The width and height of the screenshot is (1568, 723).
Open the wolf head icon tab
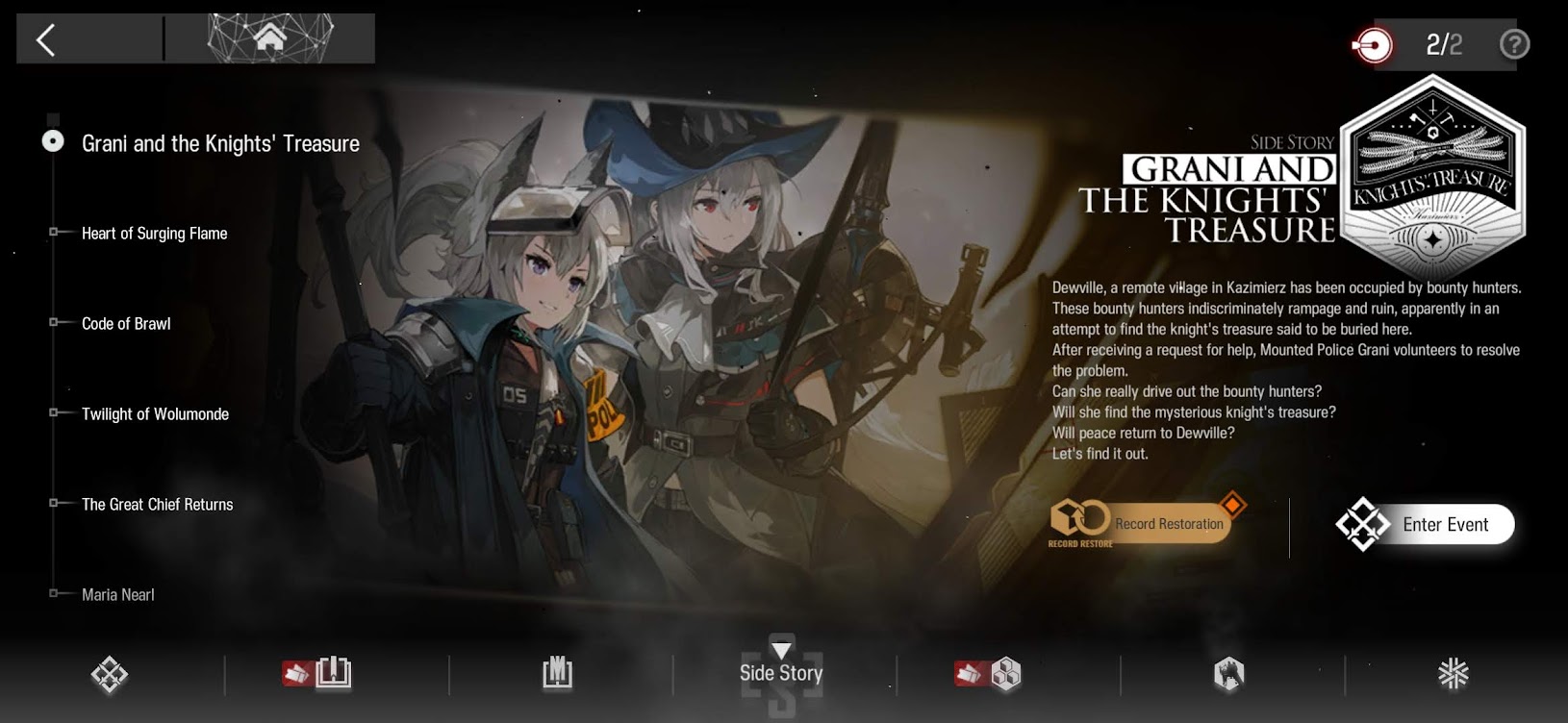tap(1228, 674)
